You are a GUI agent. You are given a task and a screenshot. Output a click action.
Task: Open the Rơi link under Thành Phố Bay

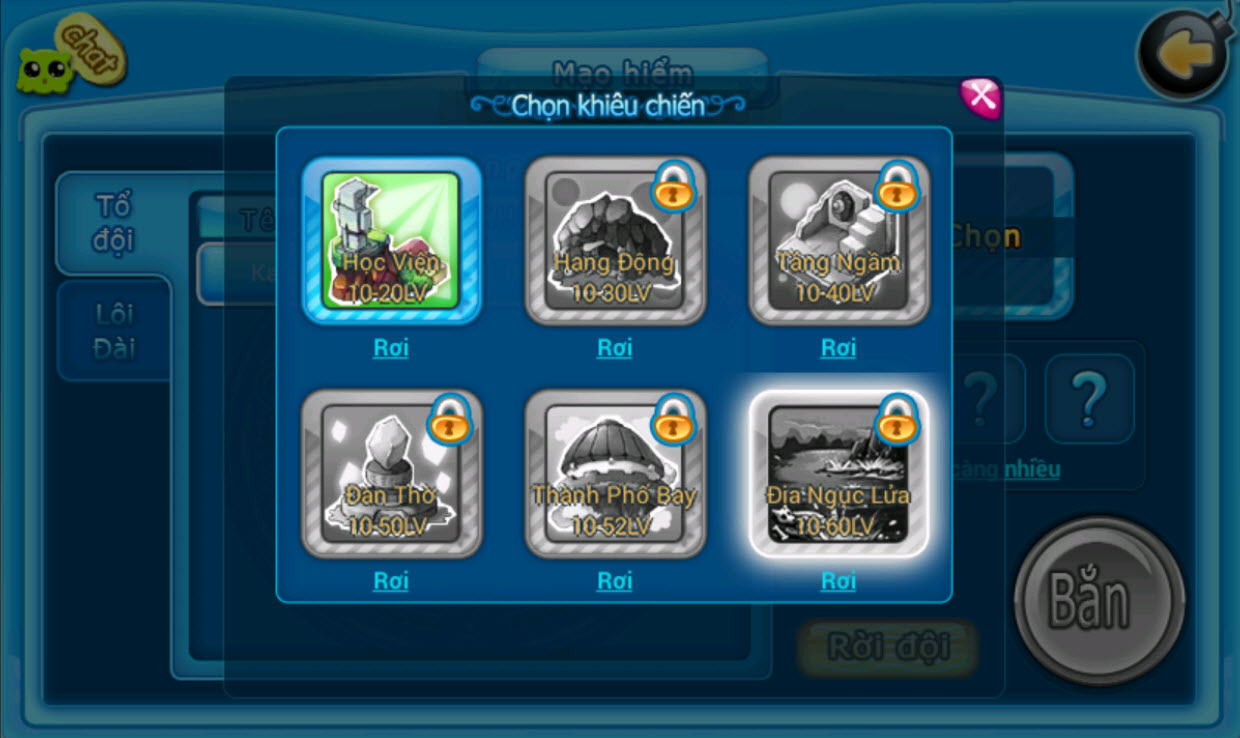tap(615, 580)
